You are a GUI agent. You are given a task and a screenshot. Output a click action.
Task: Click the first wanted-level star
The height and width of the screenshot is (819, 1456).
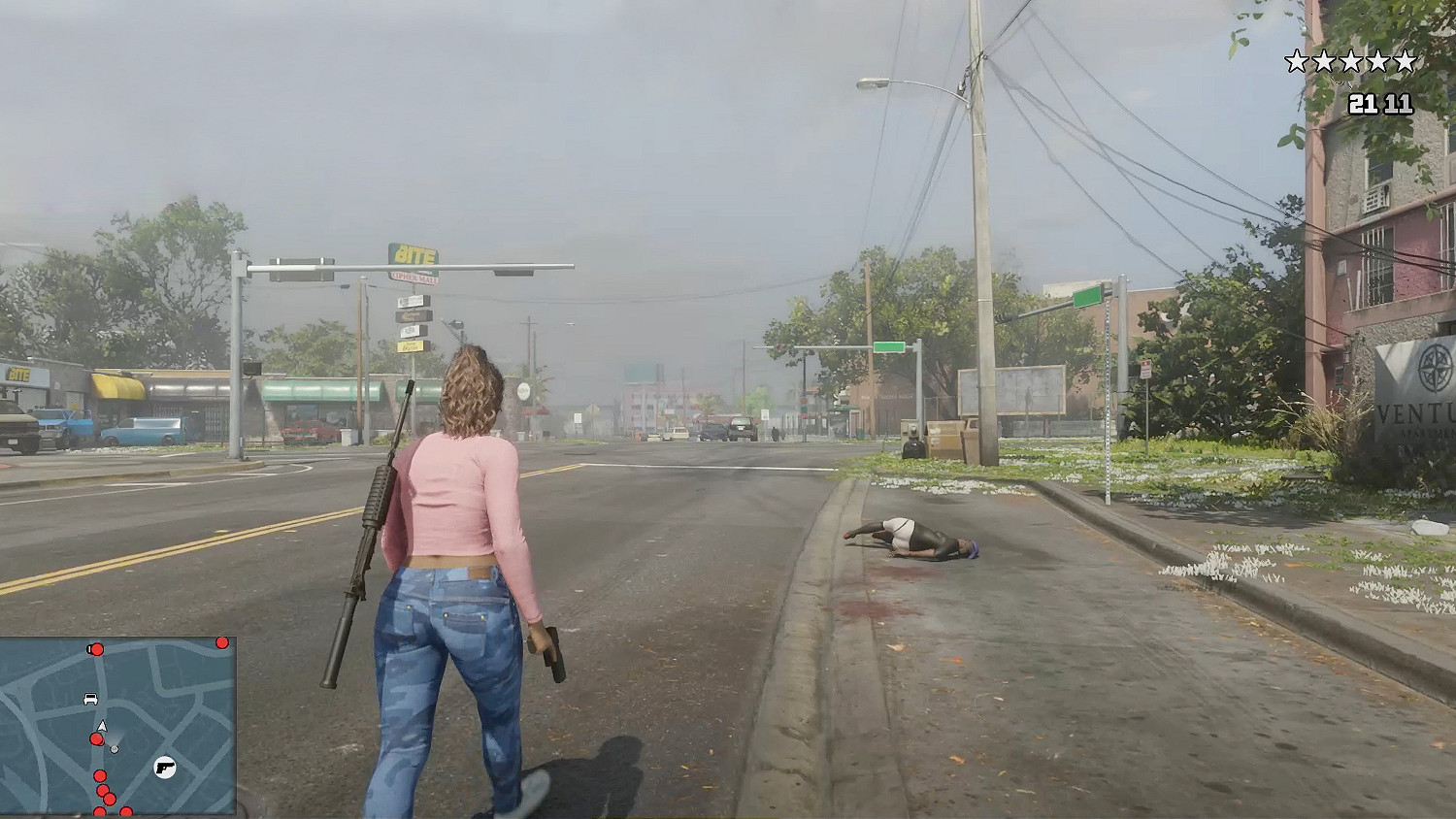tap(1295, 58)
